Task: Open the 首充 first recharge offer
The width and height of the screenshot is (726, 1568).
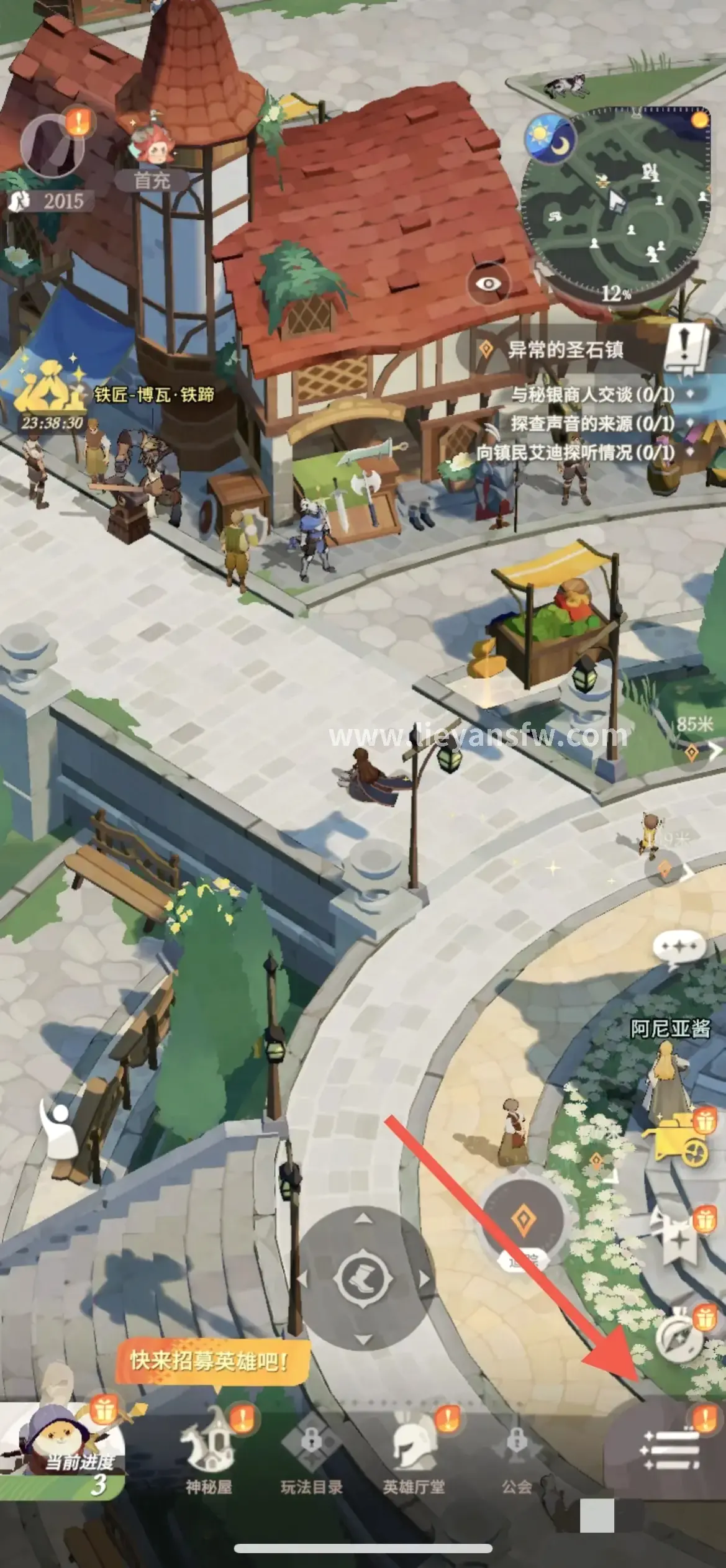Action: click(x=152, y=156)
